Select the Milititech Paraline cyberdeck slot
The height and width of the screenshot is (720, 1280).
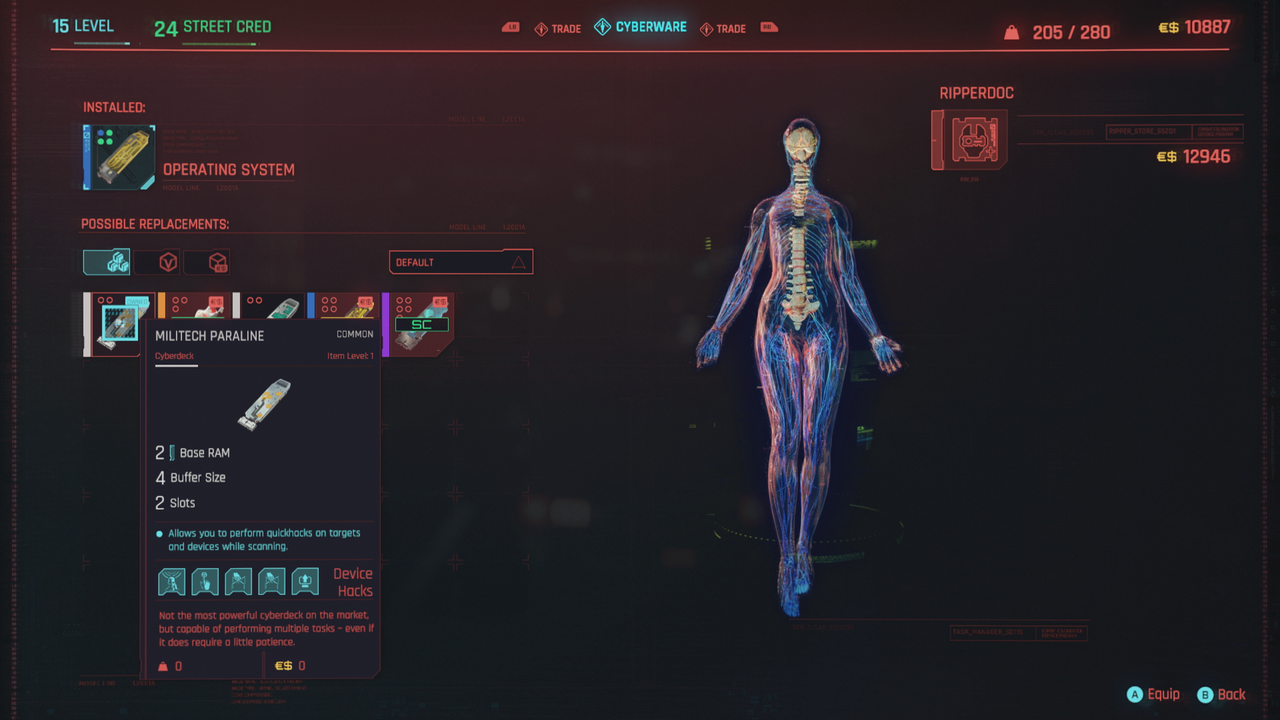coord(119,323)
